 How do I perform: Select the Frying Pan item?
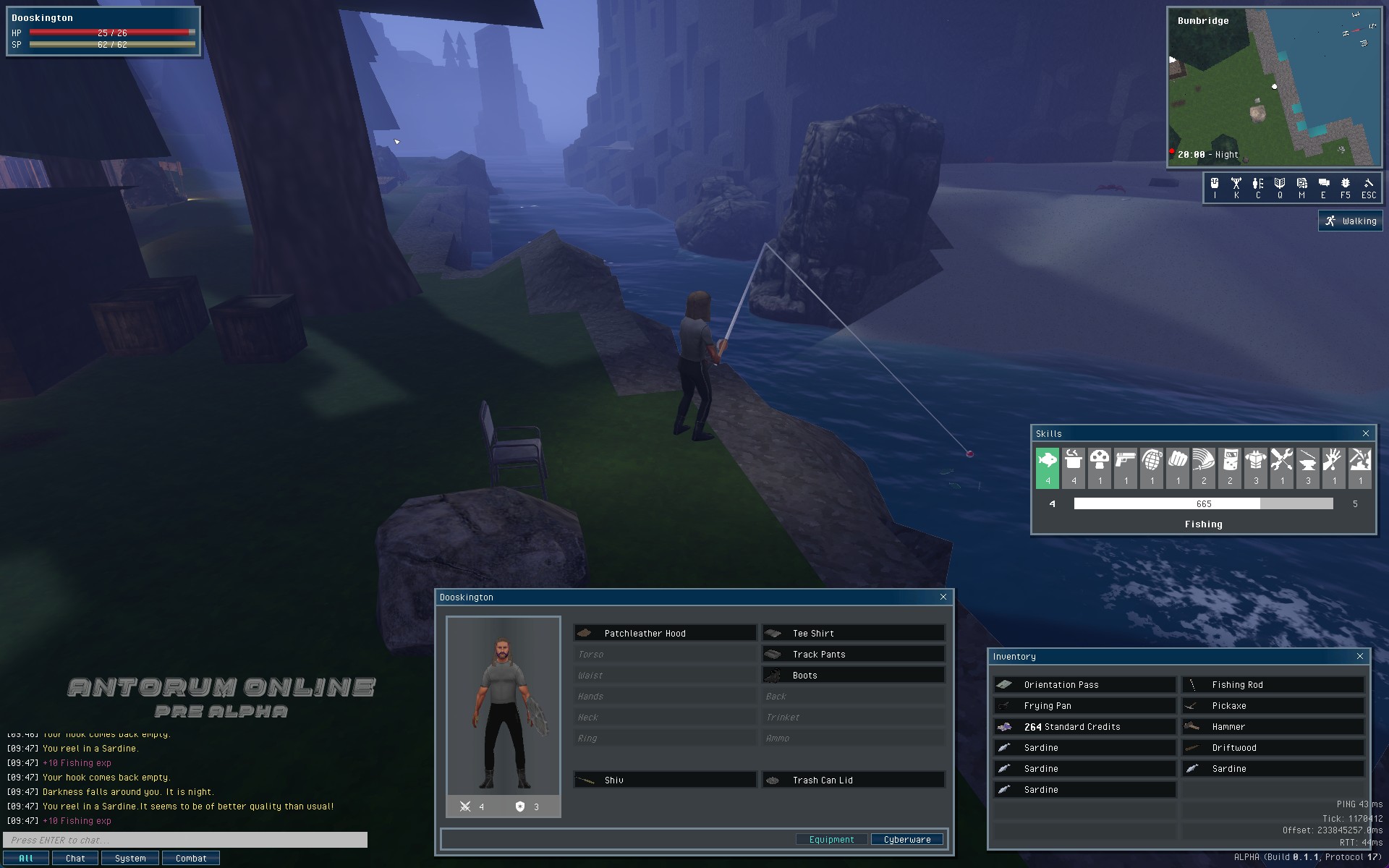pos(1084,705)
